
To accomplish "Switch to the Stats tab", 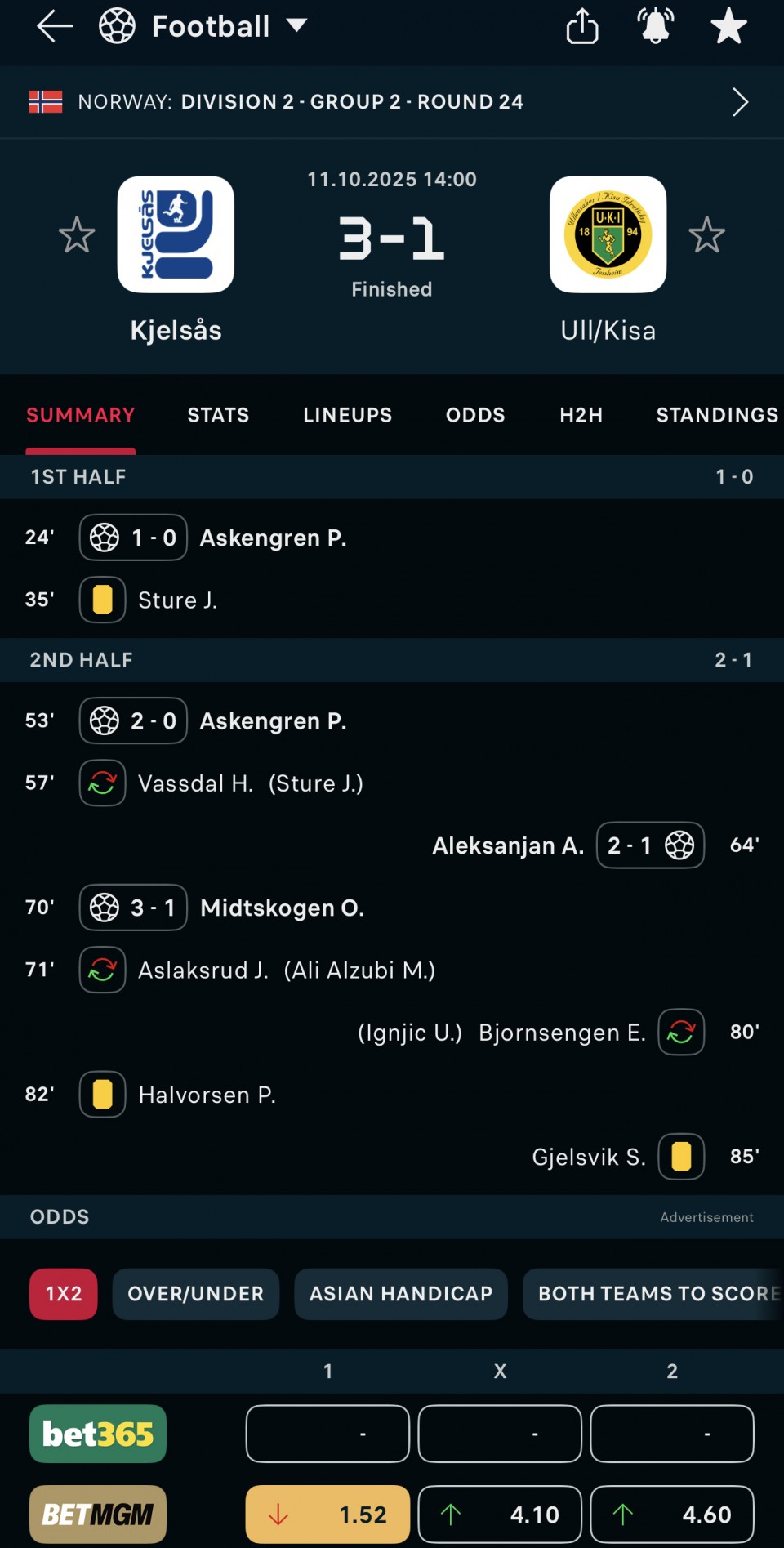I will 218,415.
